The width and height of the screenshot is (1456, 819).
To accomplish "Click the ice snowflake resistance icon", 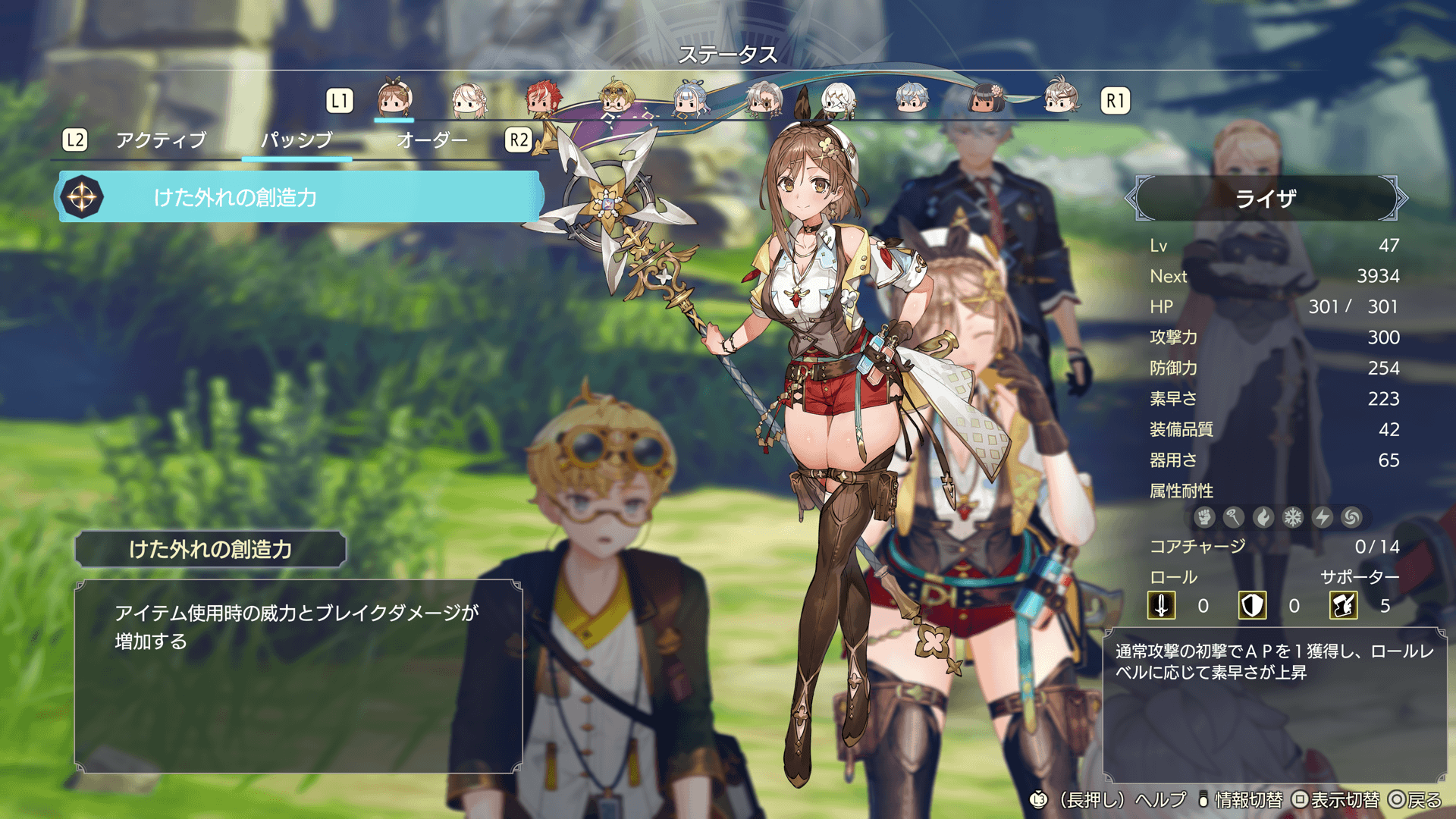I will pos(1292,517).
